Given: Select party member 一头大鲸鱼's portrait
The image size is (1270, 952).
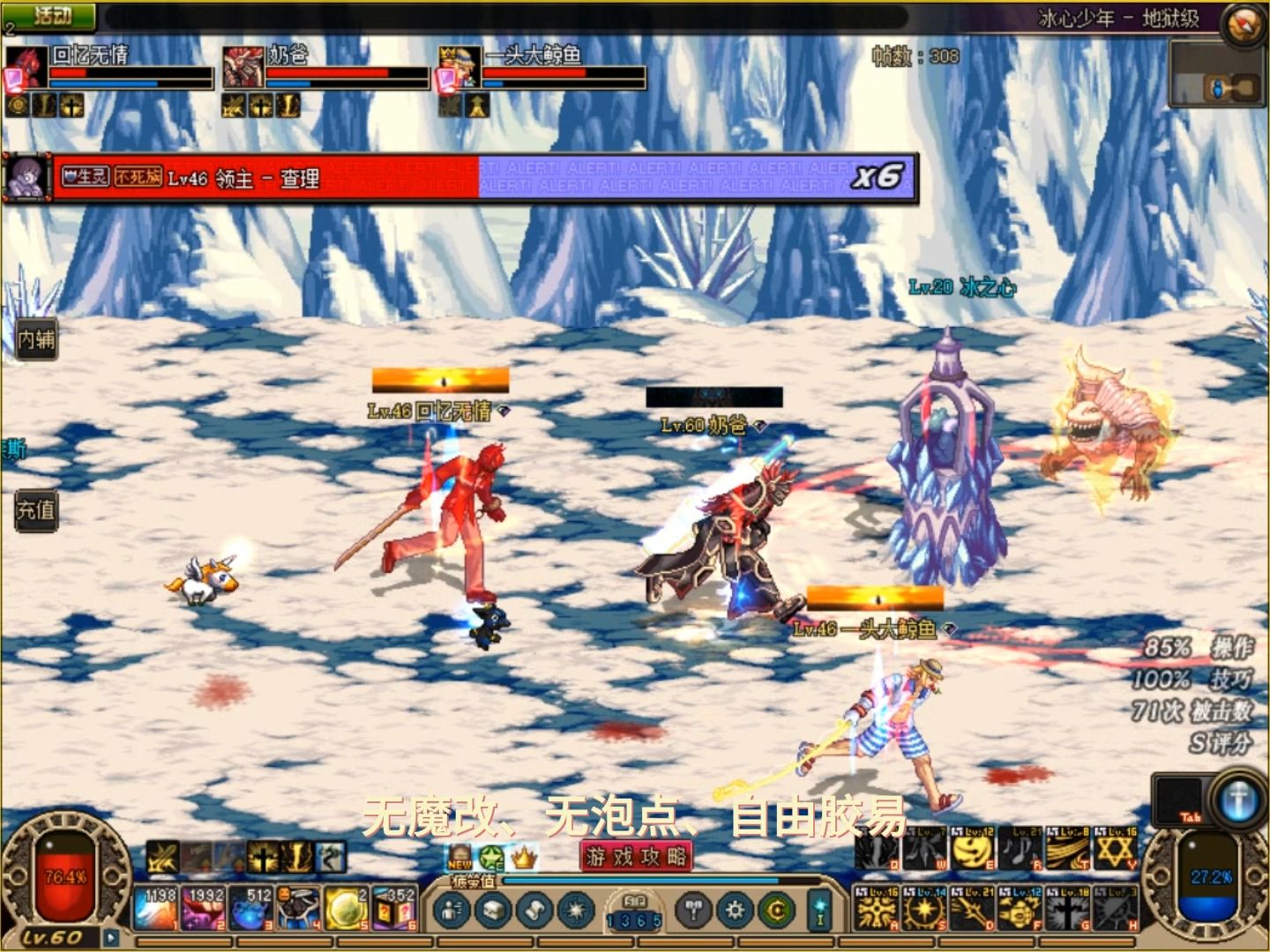Looking at the screenshot, I should click(460, 68).
